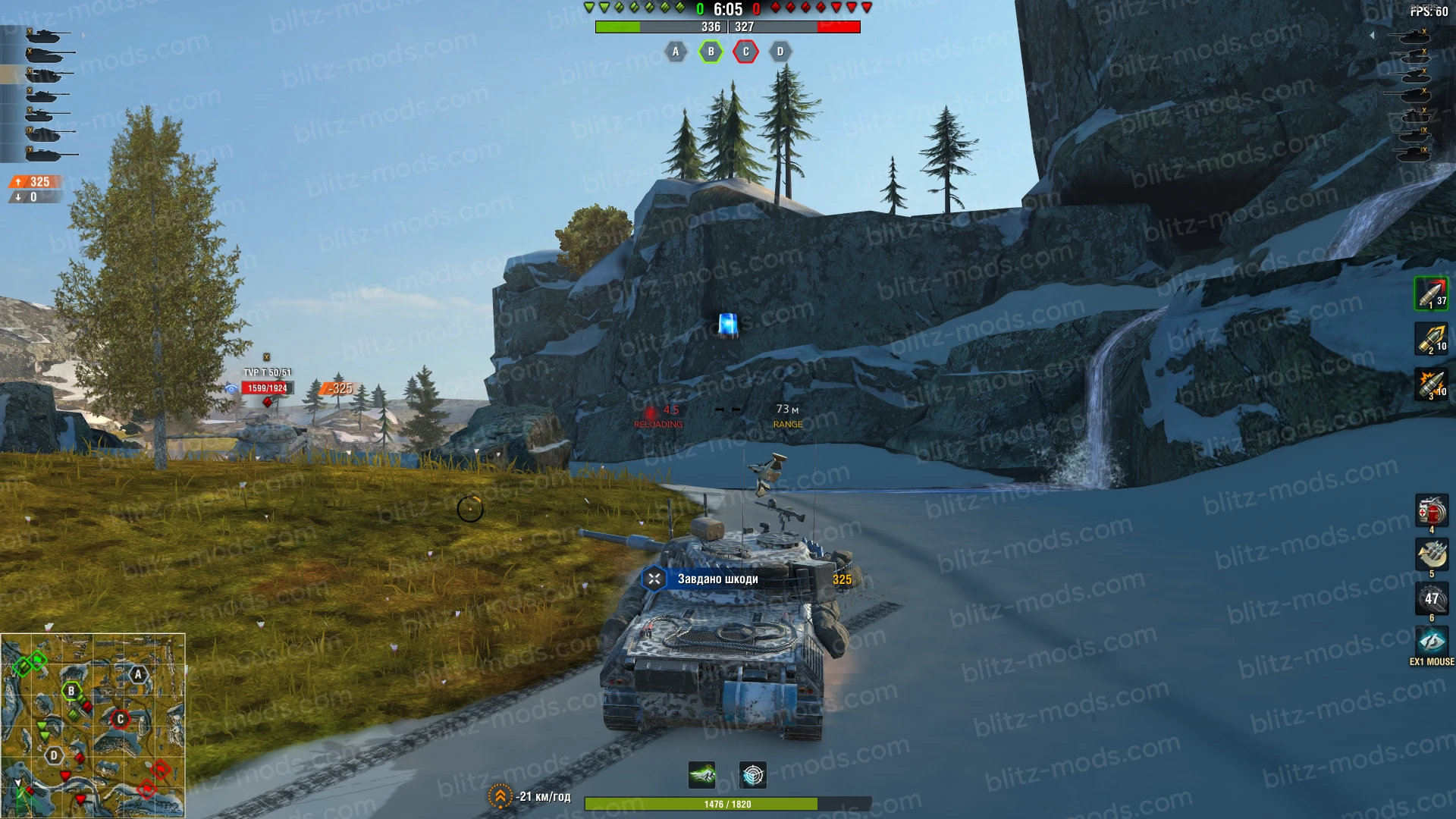Select the highlighted third tank in ally list
1456x819 pixels.
(x=45, y=74)
